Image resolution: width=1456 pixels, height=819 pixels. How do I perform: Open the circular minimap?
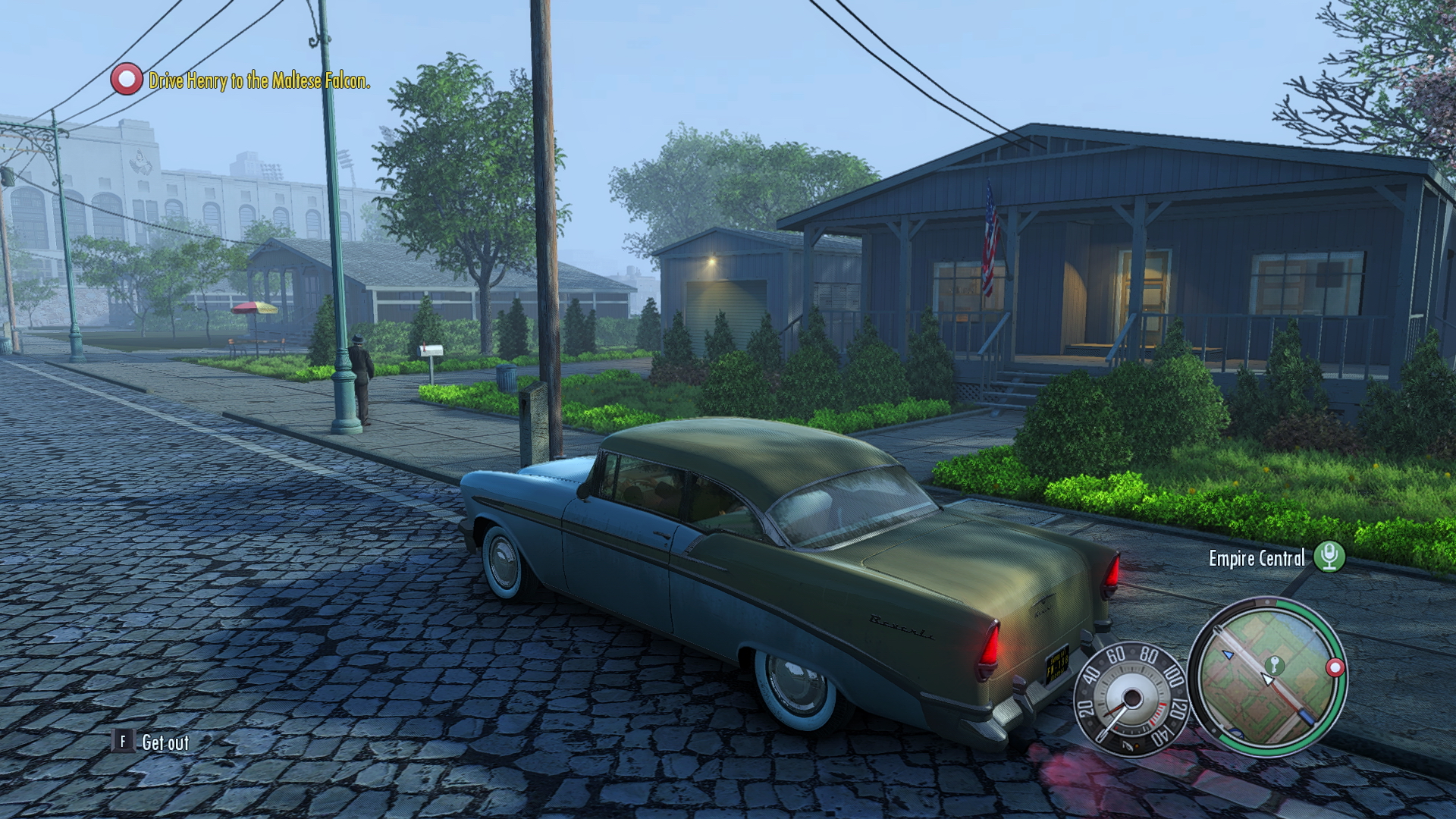pos(1267,677)
